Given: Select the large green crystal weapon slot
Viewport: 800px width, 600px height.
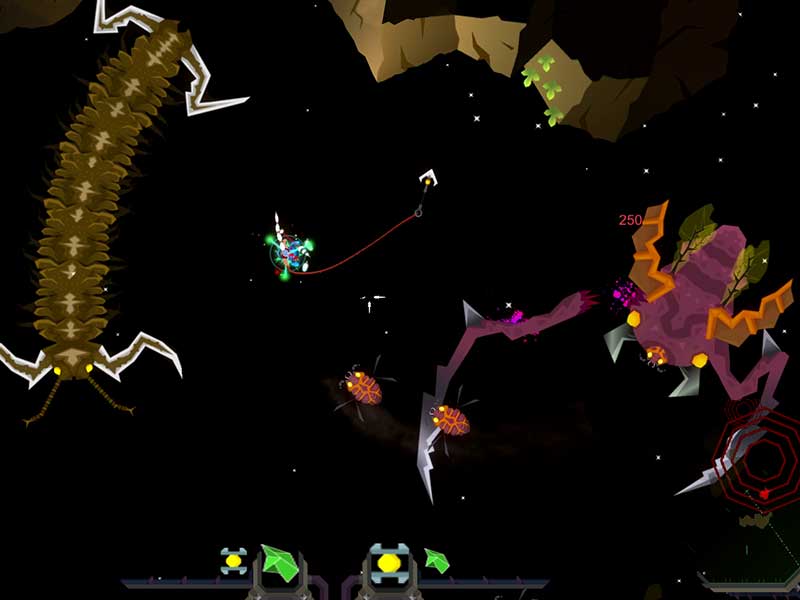Looking at the screenshot, I should (279, 565).
